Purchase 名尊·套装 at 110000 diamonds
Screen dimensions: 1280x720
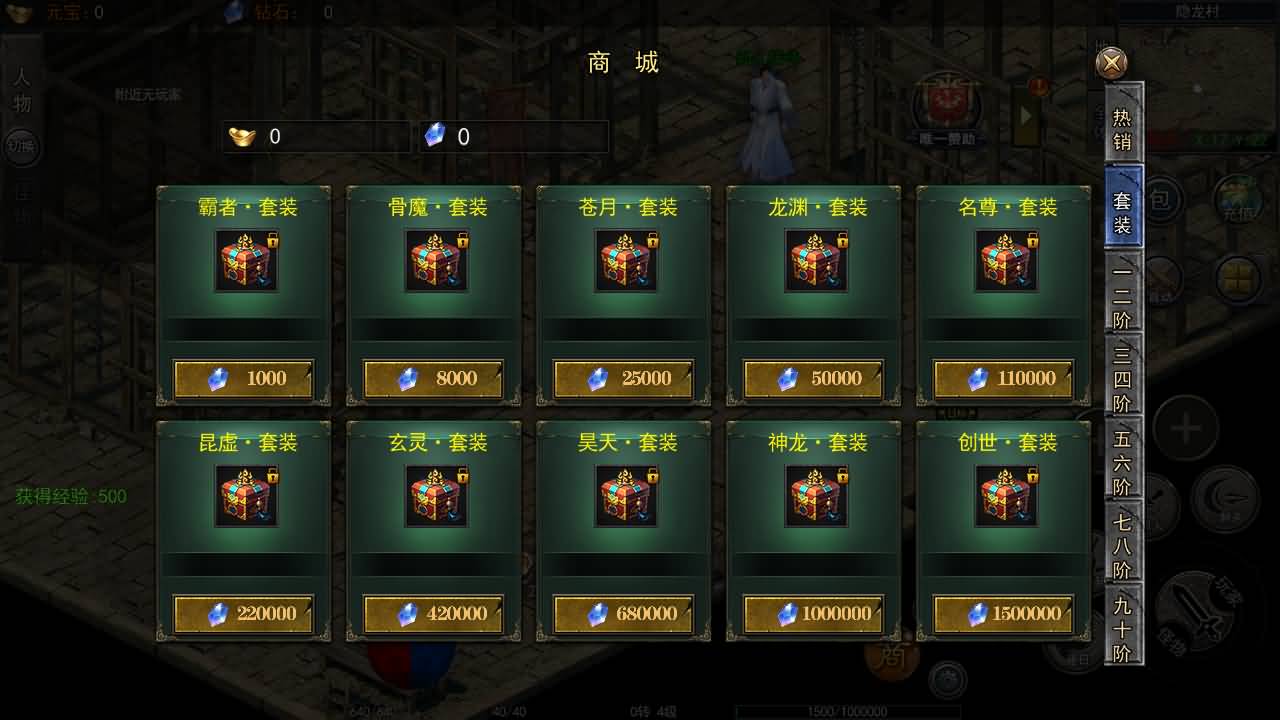click(1004, 379)
